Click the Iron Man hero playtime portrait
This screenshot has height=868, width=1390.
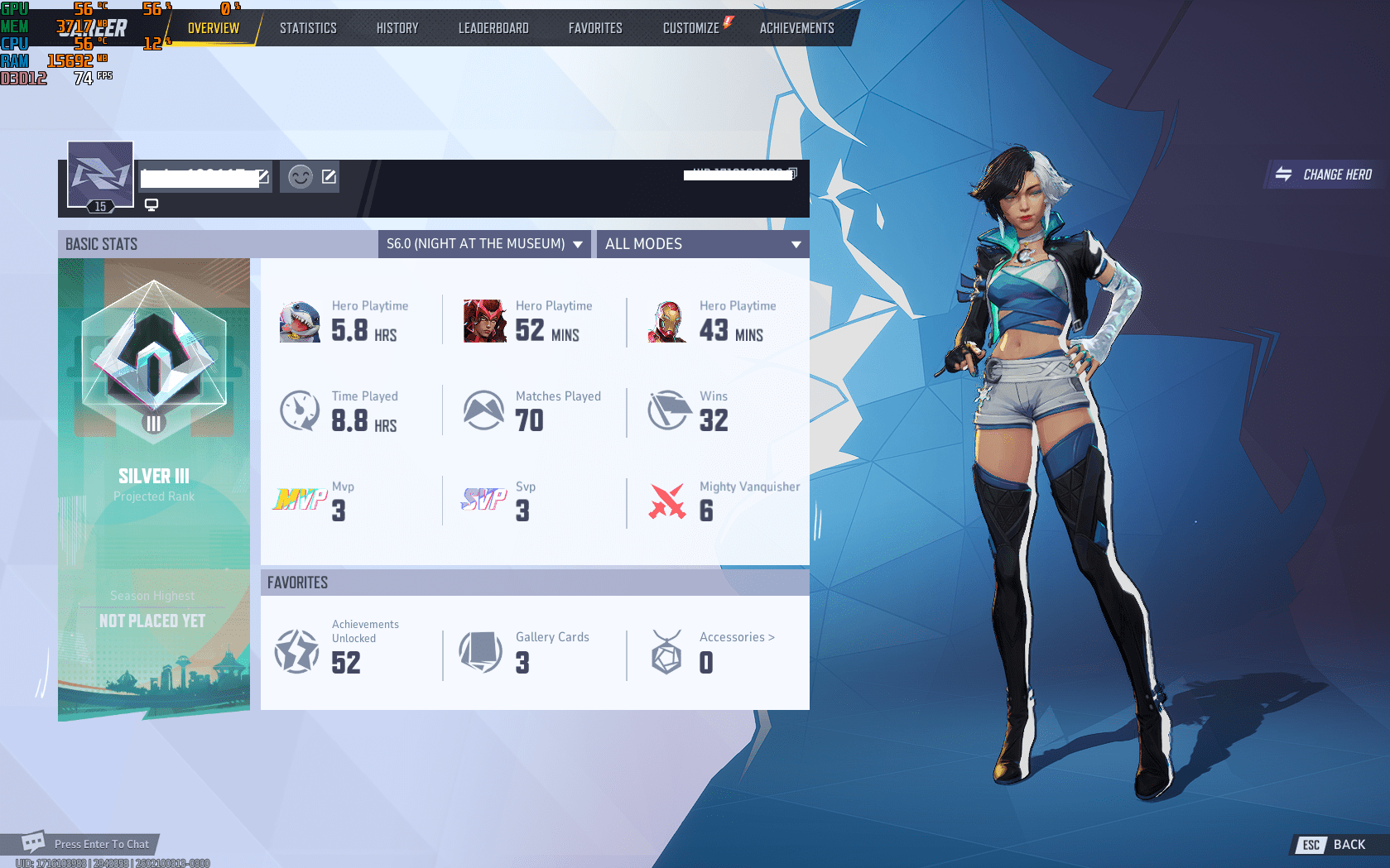click(x=667, y=321)
